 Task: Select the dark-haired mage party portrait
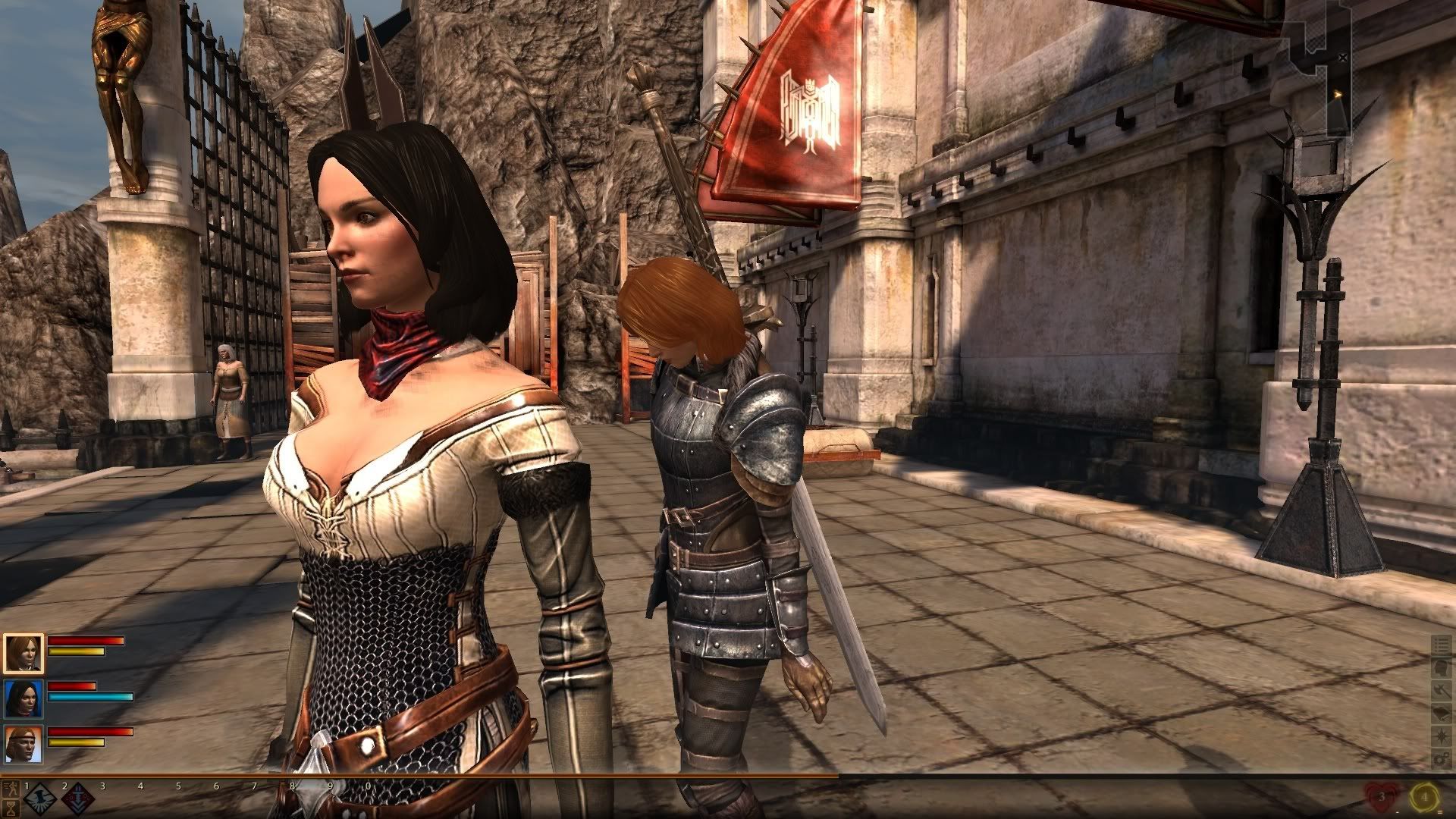[23, 698]
